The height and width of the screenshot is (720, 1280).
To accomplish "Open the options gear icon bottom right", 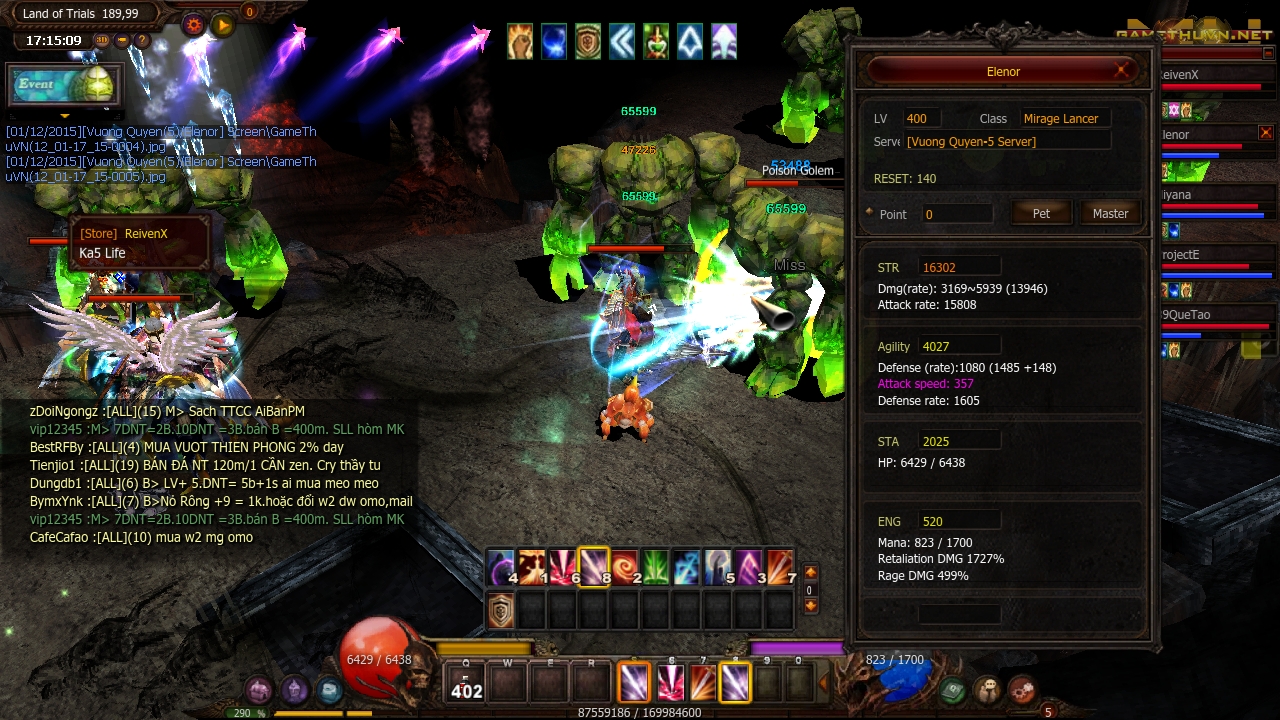I will click(1022, 687).
